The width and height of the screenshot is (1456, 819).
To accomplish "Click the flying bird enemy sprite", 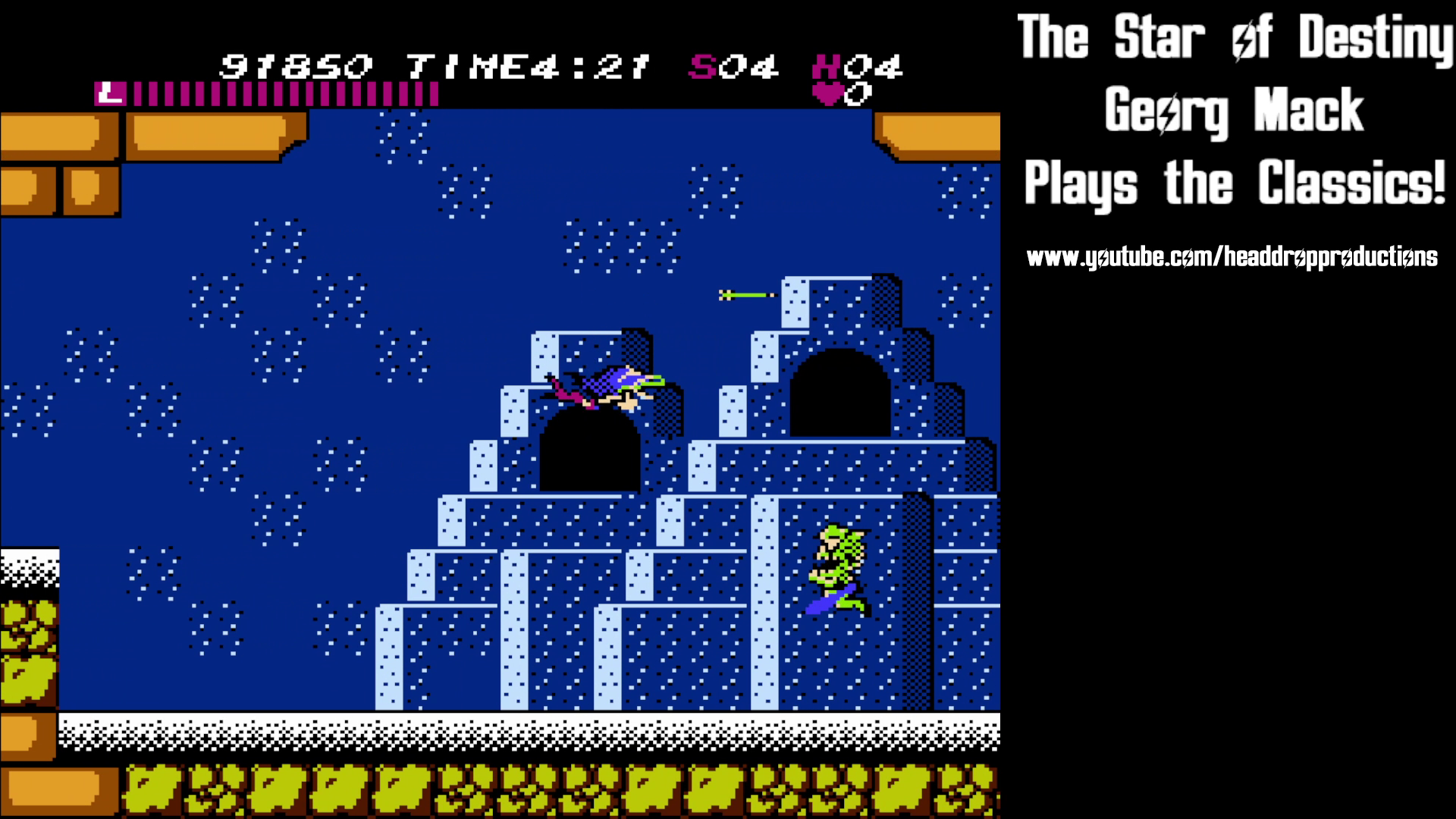I will click(x=607, y=387).
